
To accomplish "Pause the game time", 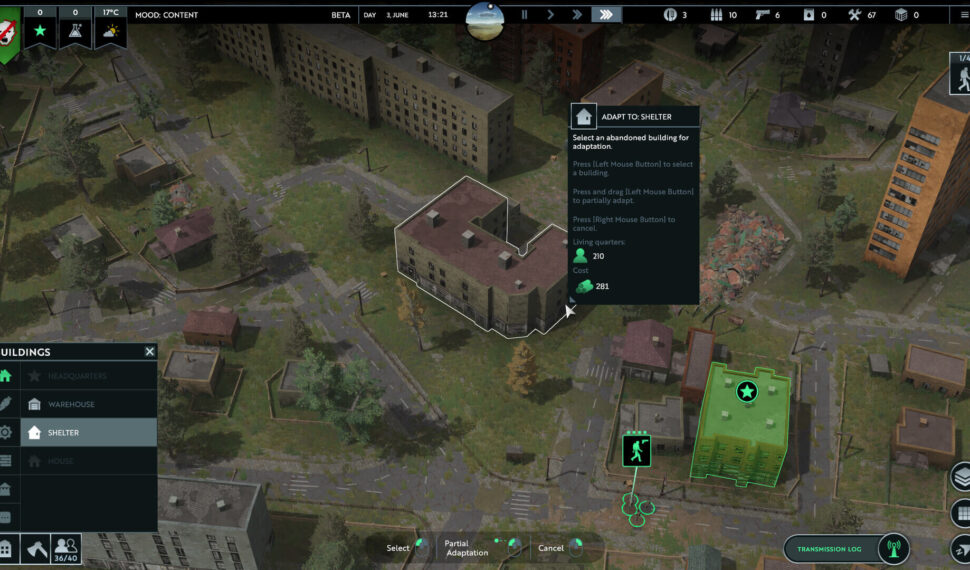I will coord(524,15).
